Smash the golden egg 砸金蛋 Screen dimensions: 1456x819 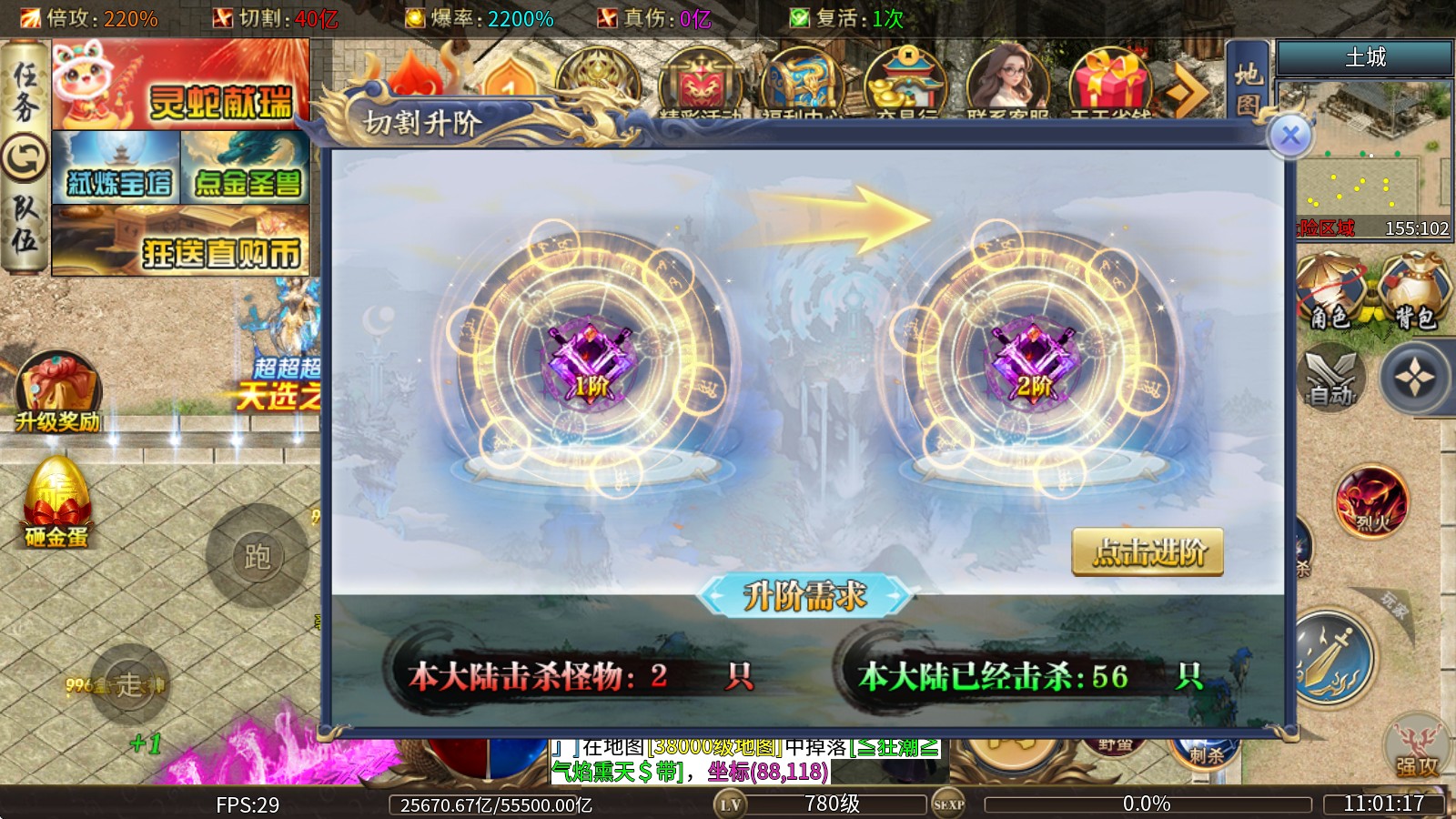click(x=56, y=503)
